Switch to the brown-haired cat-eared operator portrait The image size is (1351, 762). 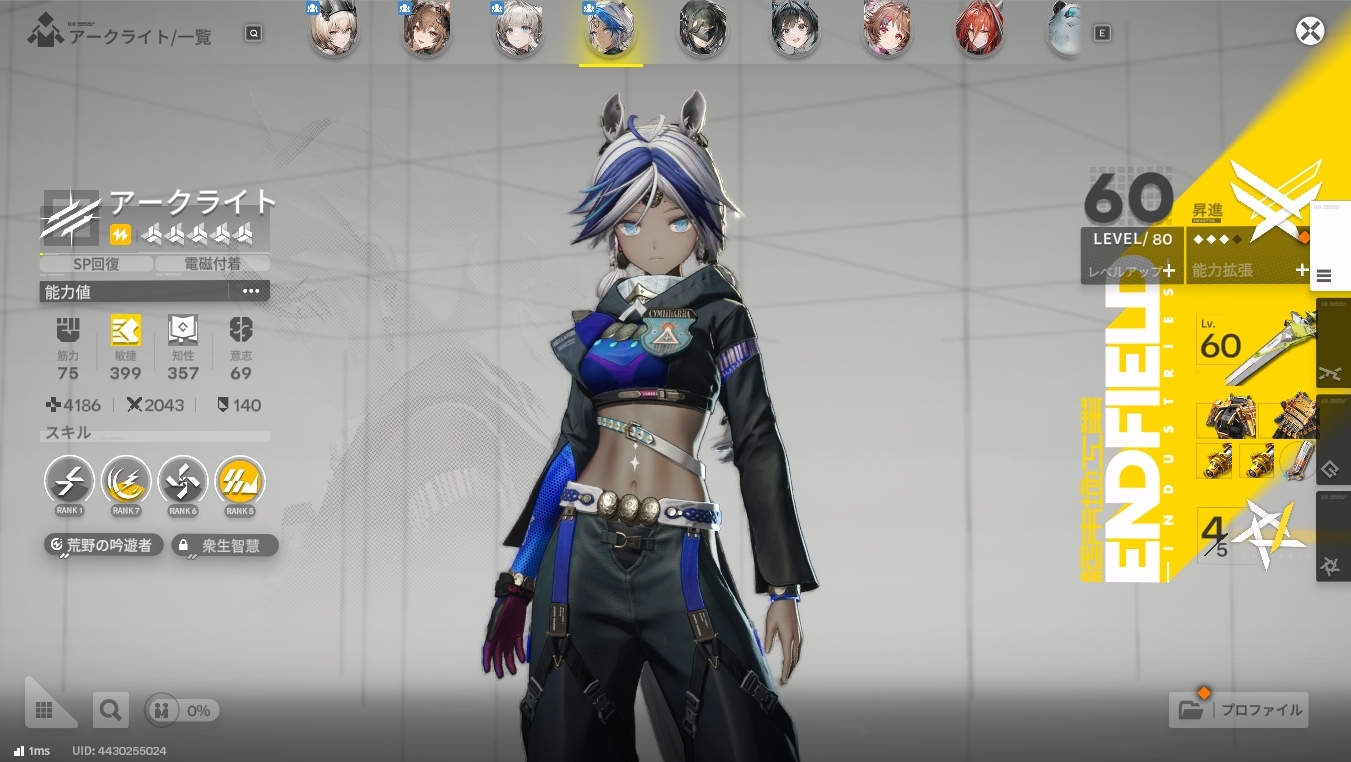pyautogui.click(x=426, y=31)
